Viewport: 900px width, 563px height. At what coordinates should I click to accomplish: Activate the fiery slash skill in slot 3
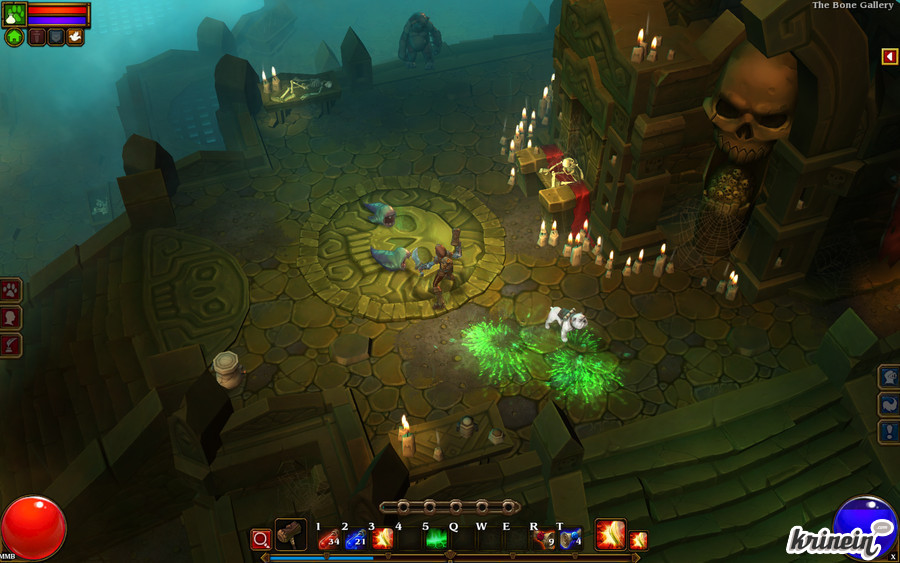(382, 539)
